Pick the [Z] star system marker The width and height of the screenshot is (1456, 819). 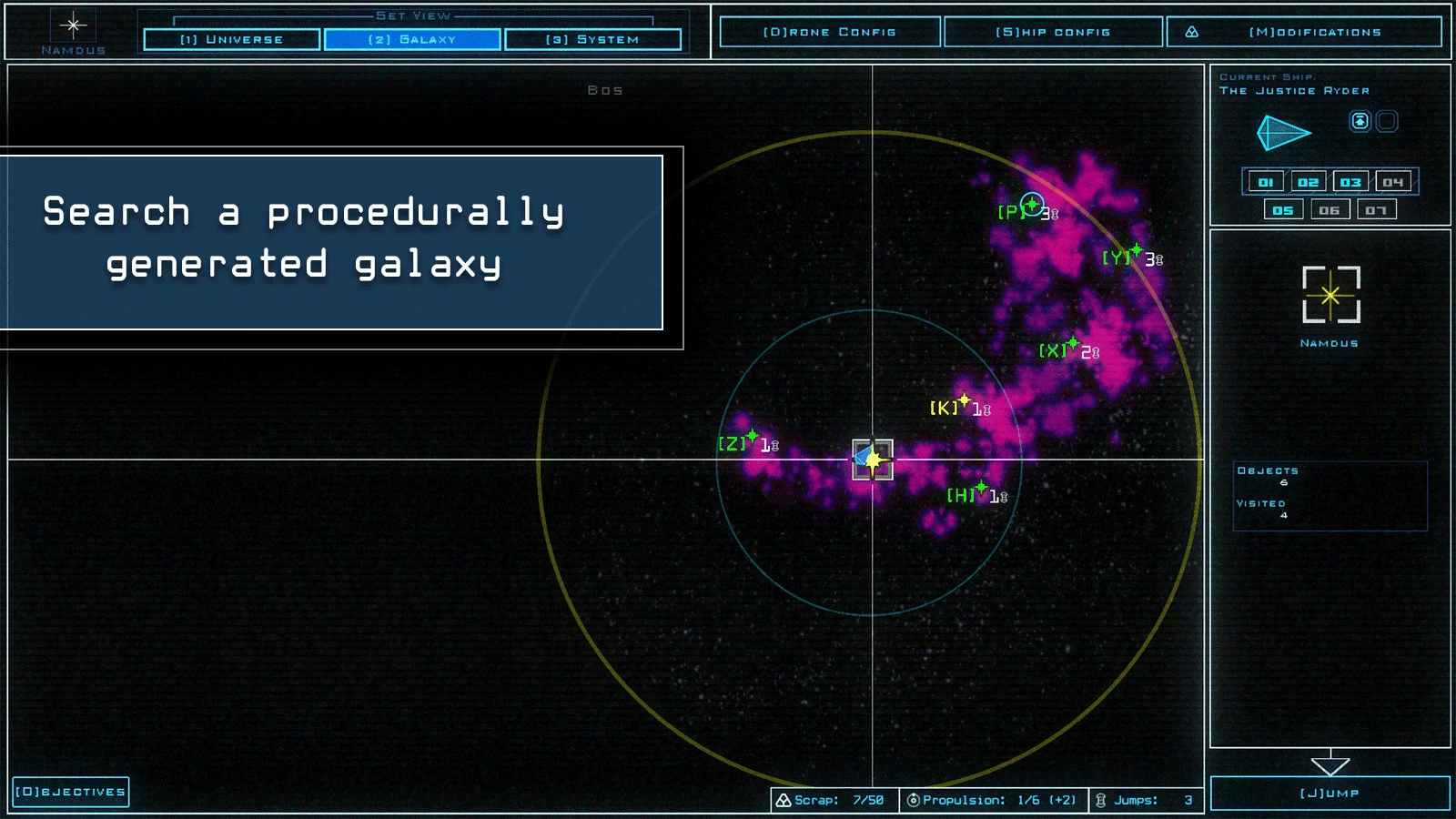tap(753, 437)
